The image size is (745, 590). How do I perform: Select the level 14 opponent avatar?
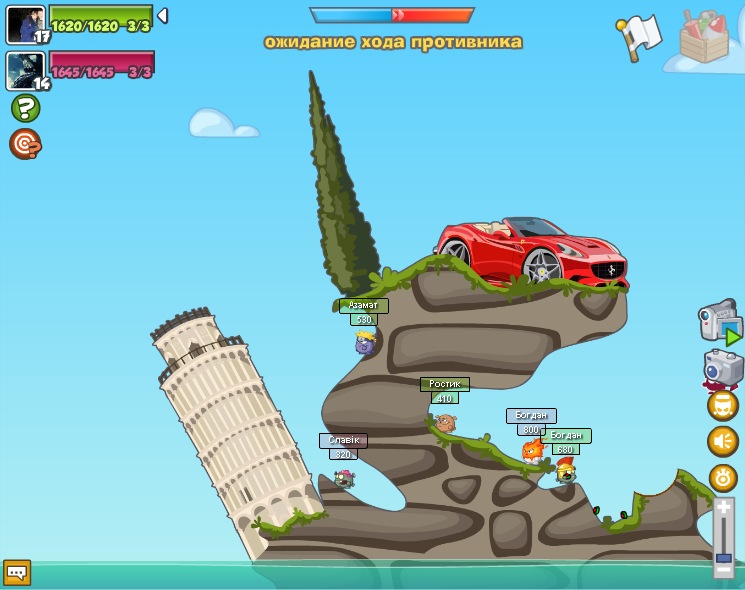click(25, 70)
